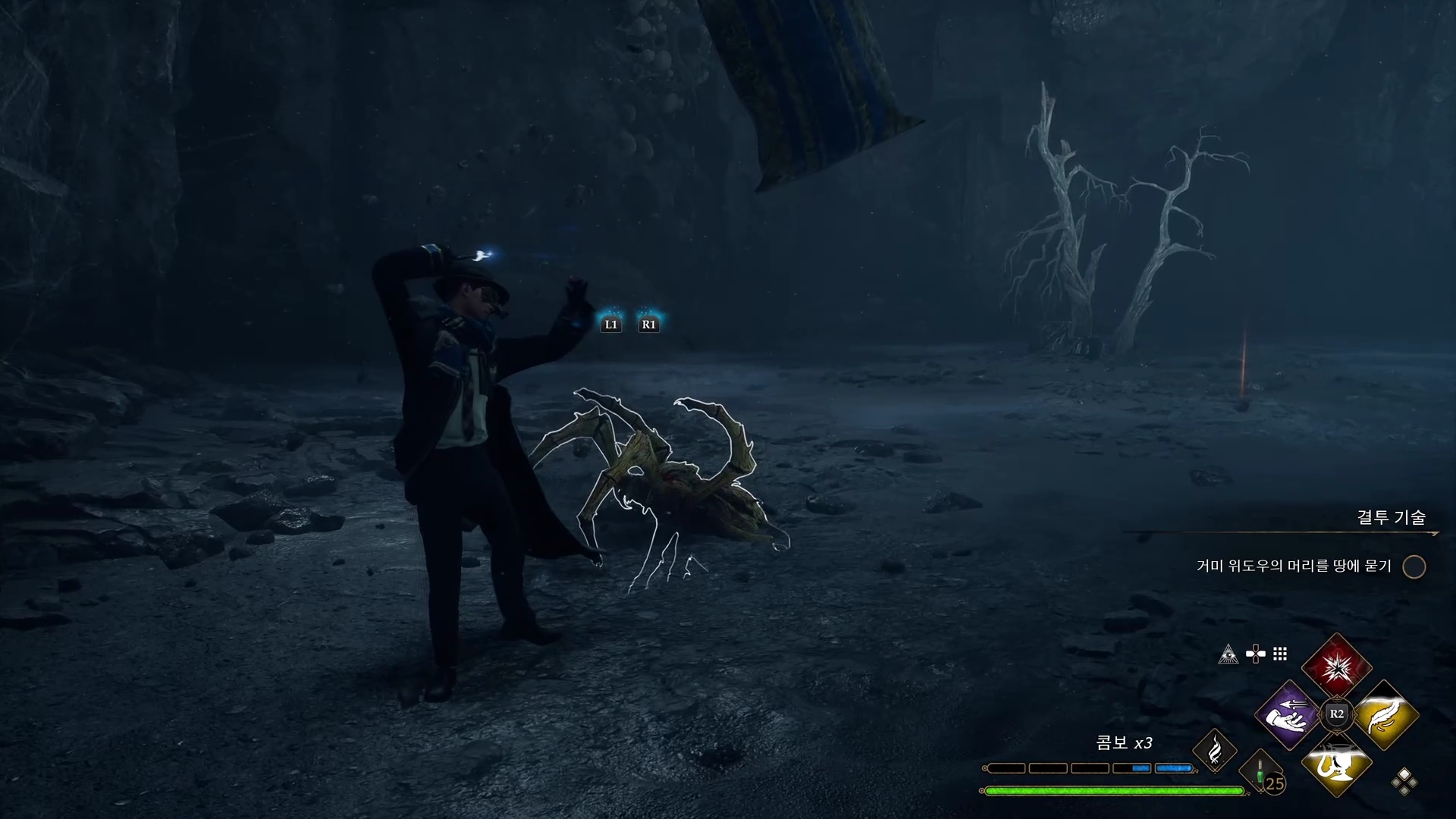Click the white d-pad cross icon
The width and height of the screenshot is (1456, 819).
1255,654
